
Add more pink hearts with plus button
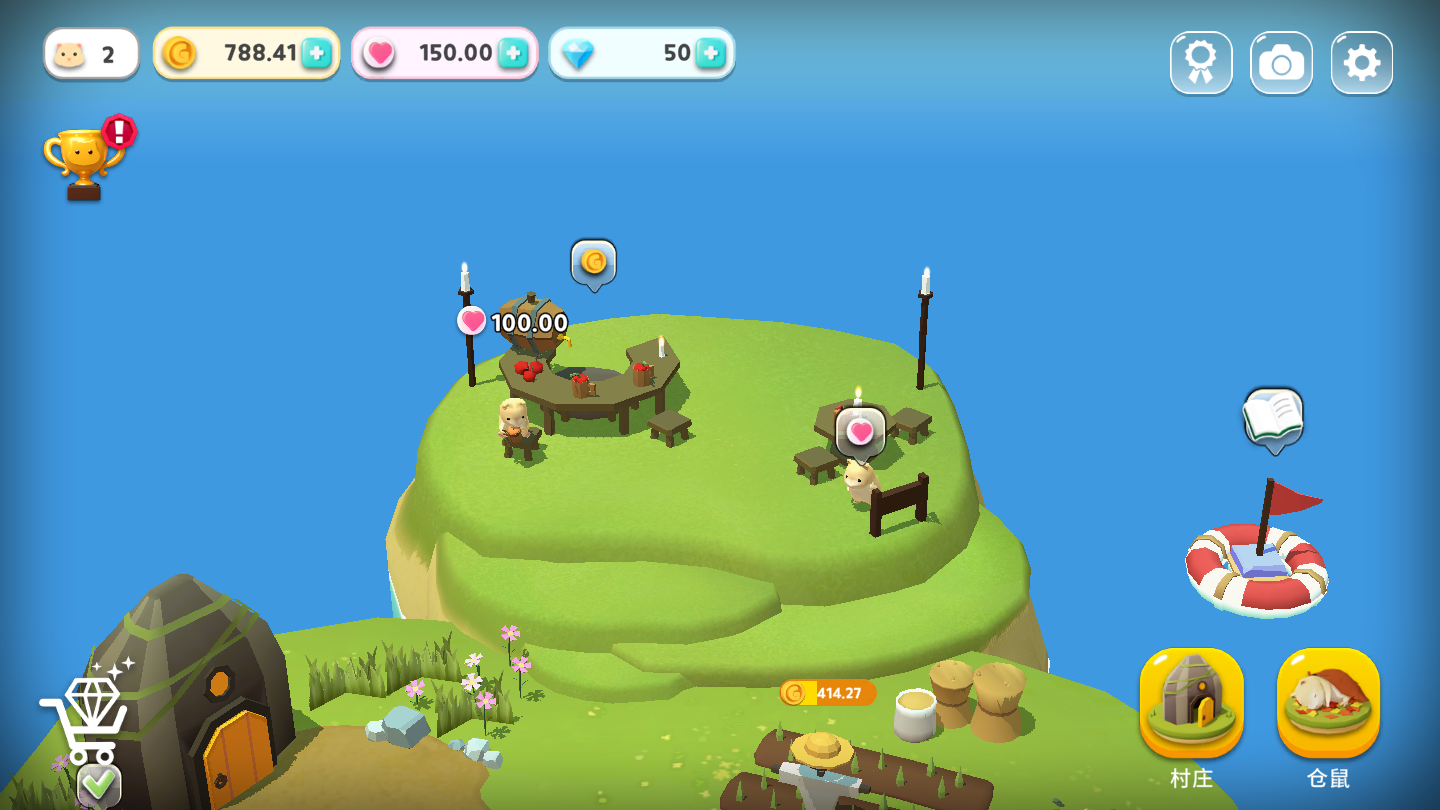click(x=513, y=53)
